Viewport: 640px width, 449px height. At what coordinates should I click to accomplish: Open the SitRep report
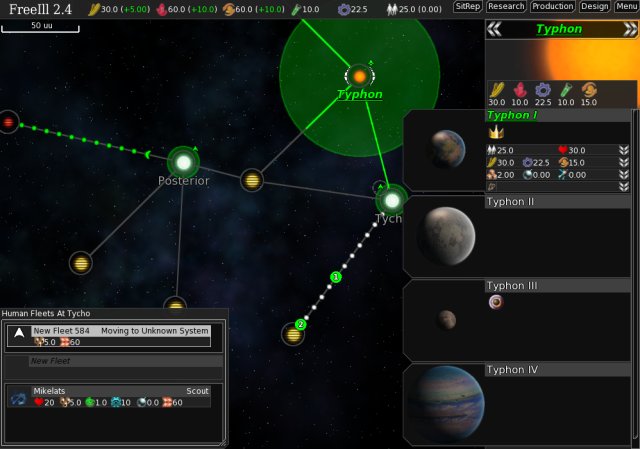[x=467, y=7]
